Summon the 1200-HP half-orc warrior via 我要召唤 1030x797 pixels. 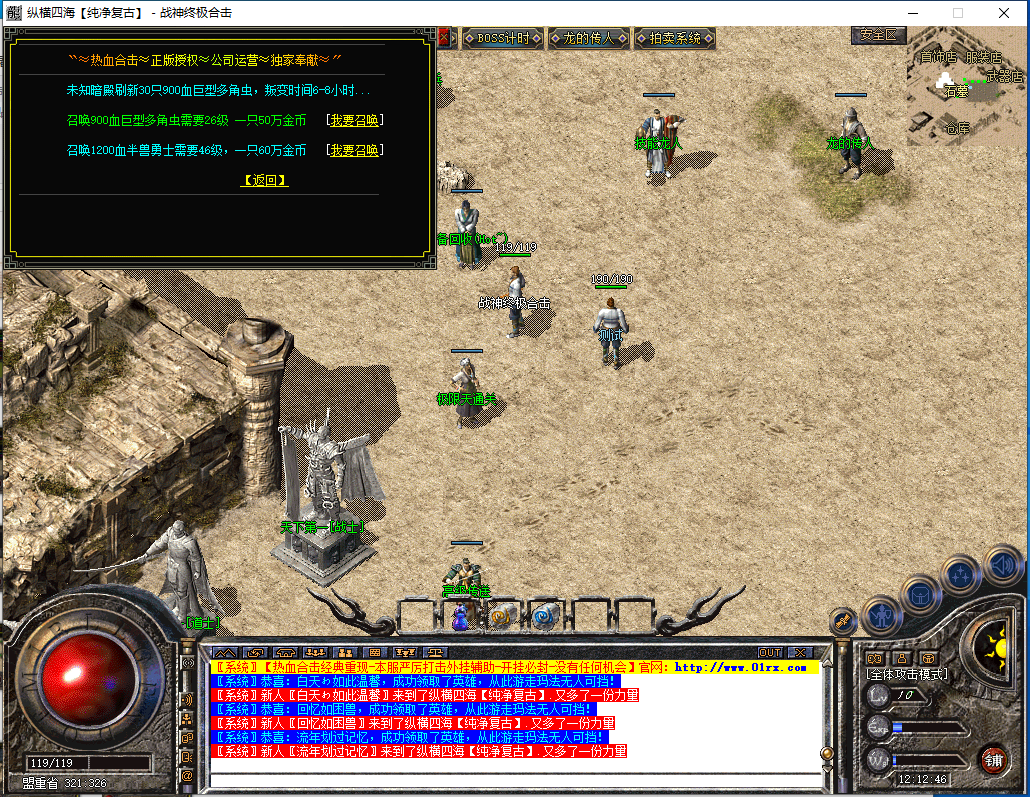tap(354, 151)
